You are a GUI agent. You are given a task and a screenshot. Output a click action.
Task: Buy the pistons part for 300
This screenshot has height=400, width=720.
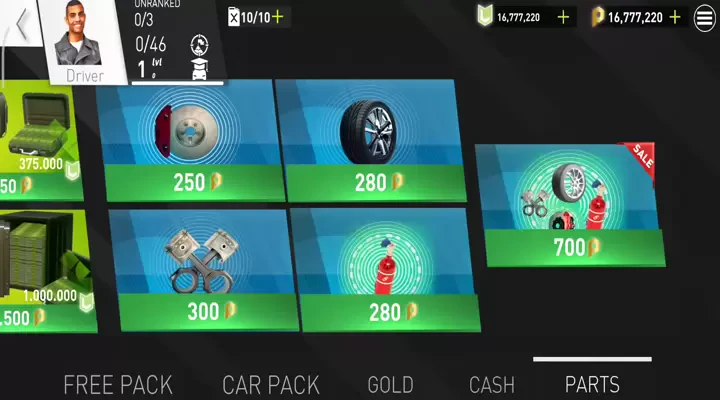coord(203,268)
